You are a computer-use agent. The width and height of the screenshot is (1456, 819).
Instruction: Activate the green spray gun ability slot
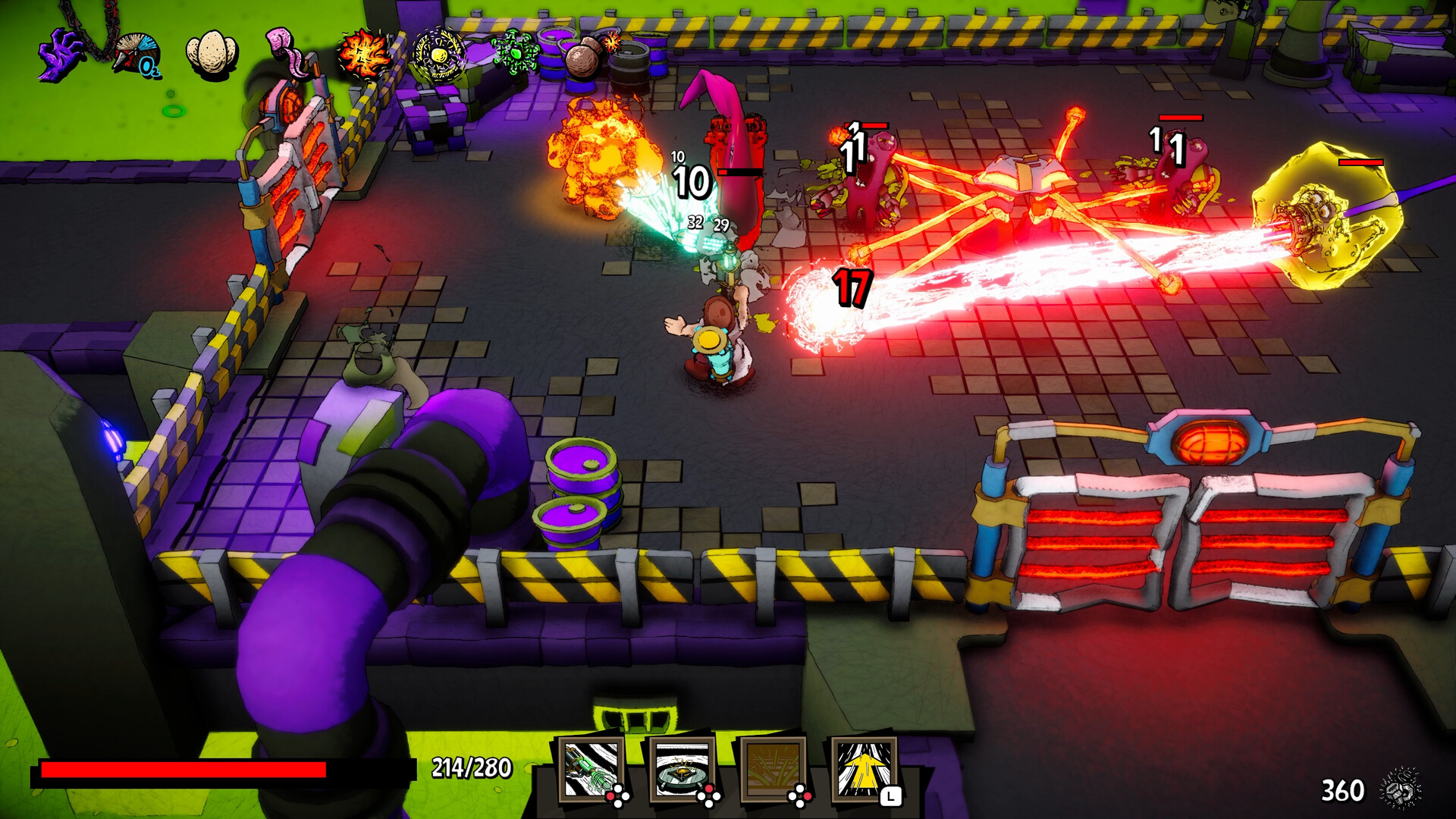tap(592, 770)
